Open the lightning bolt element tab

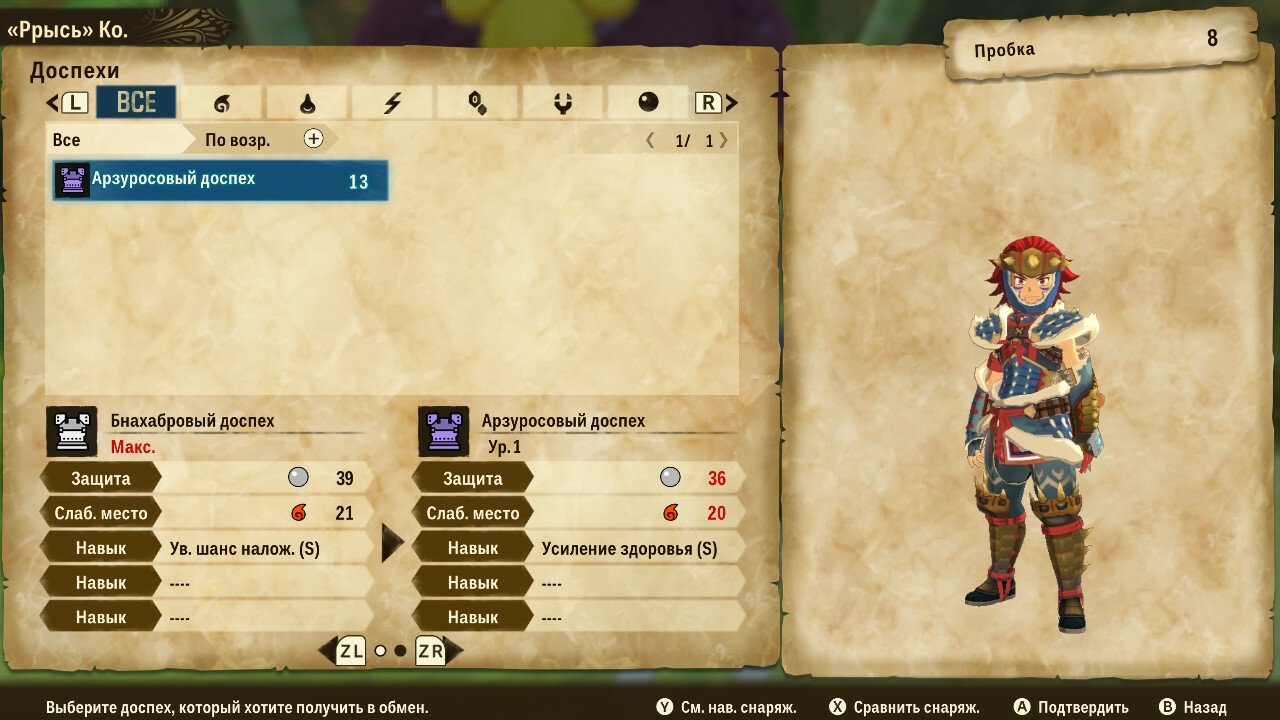coord(392,102)
